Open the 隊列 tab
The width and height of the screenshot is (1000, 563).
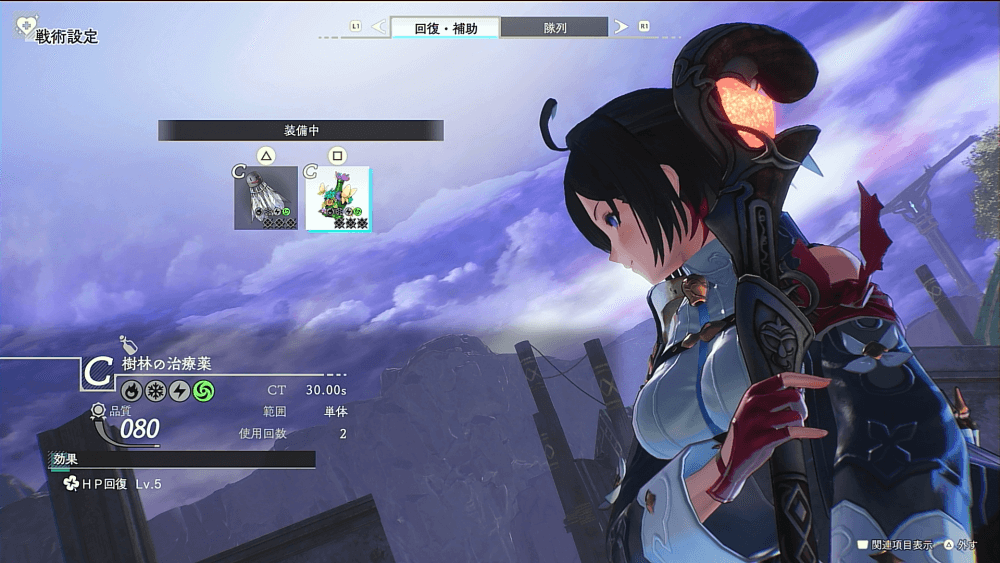coord(554,28)
